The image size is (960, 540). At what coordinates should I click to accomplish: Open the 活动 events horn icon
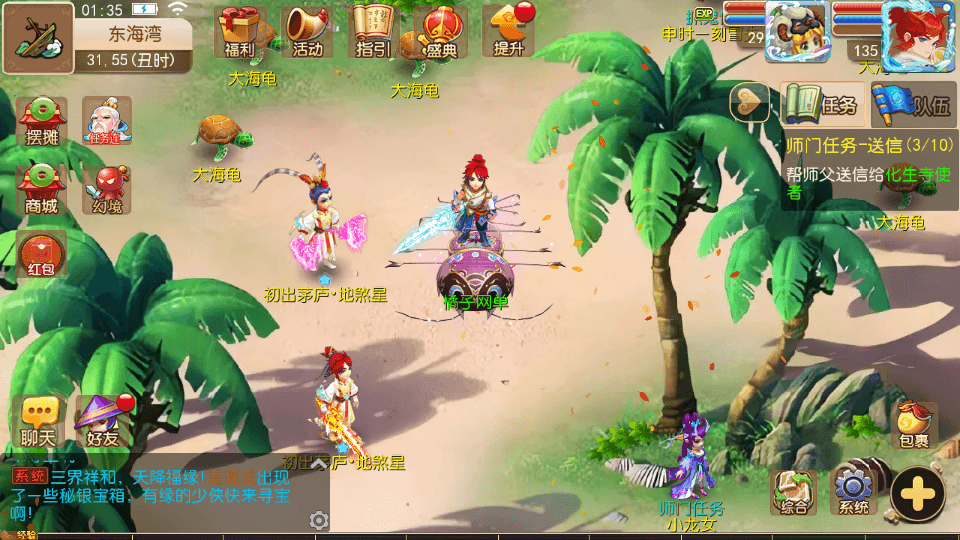pyautogui.click(x=307, y=30)
